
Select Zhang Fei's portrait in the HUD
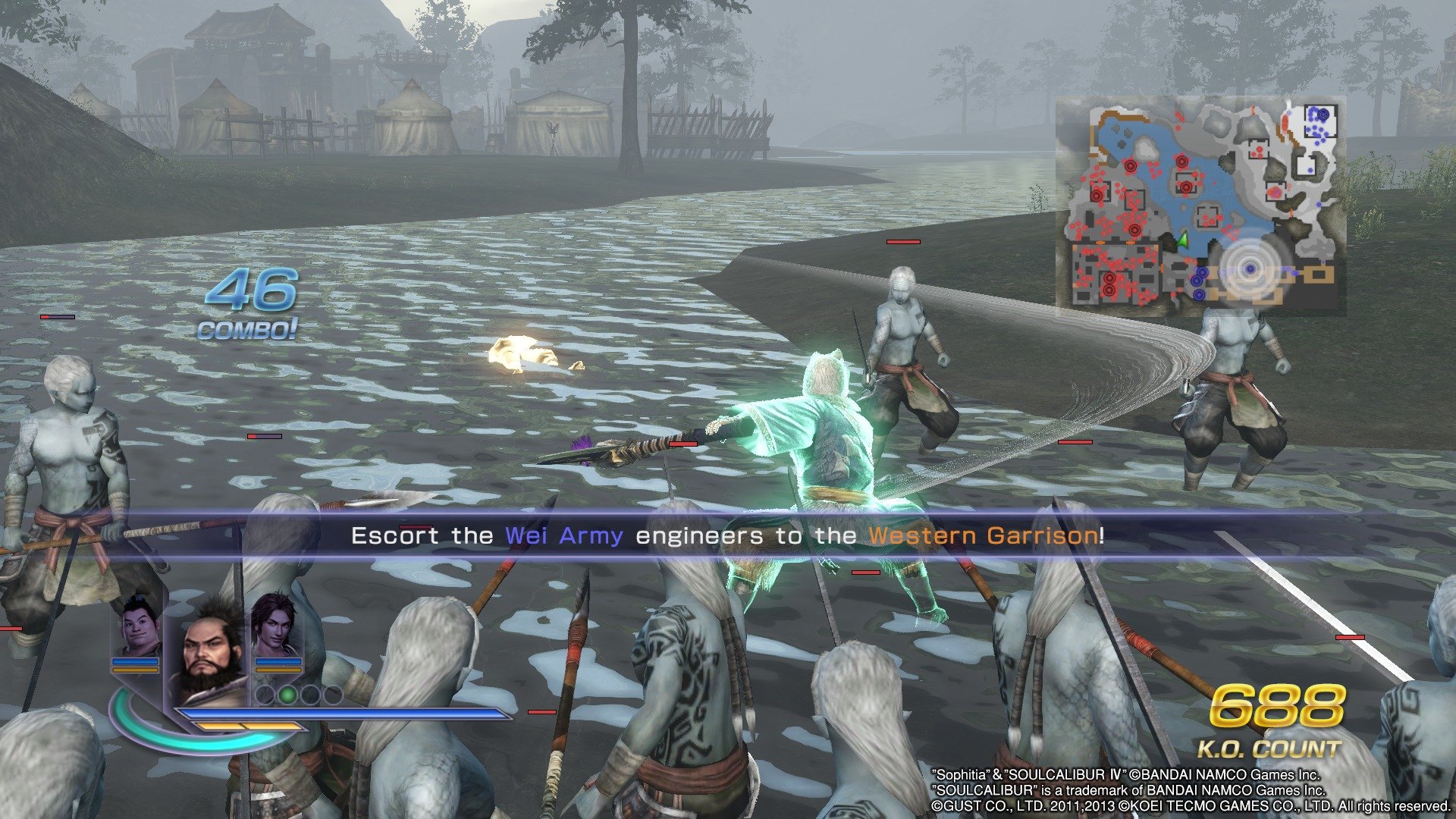point(209,641)
